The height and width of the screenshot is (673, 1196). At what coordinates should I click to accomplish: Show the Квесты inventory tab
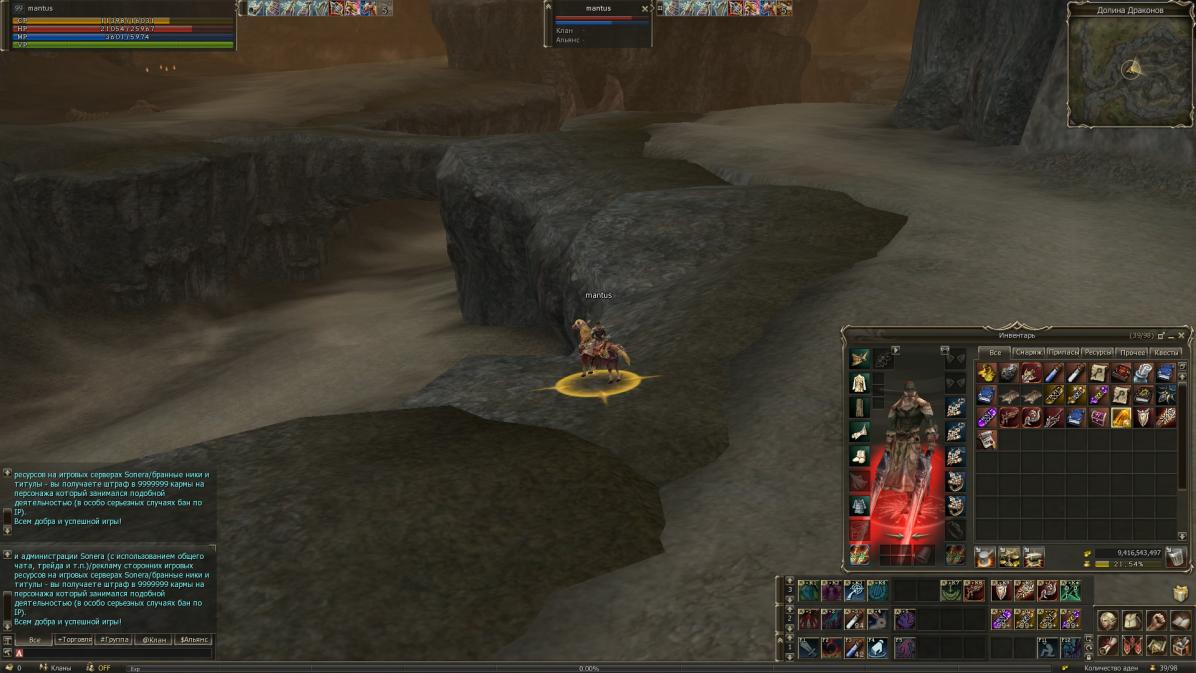coord(1166,352)
